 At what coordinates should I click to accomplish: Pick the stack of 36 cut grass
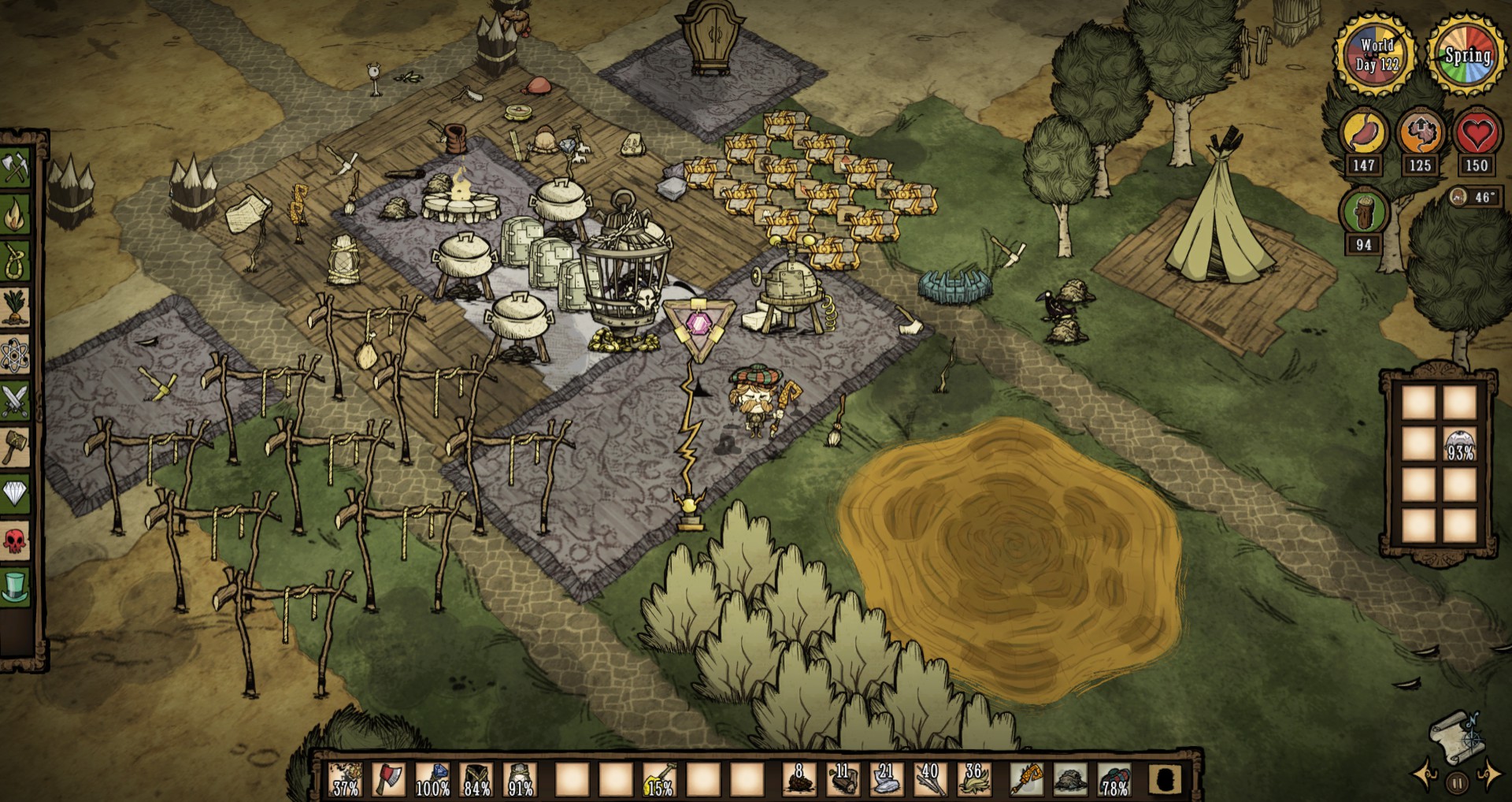[x=973, y=779]
